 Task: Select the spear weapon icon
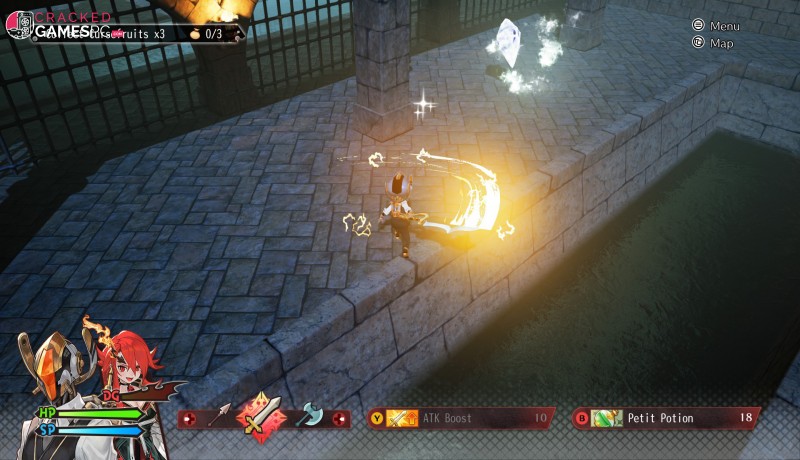(220, 416)
